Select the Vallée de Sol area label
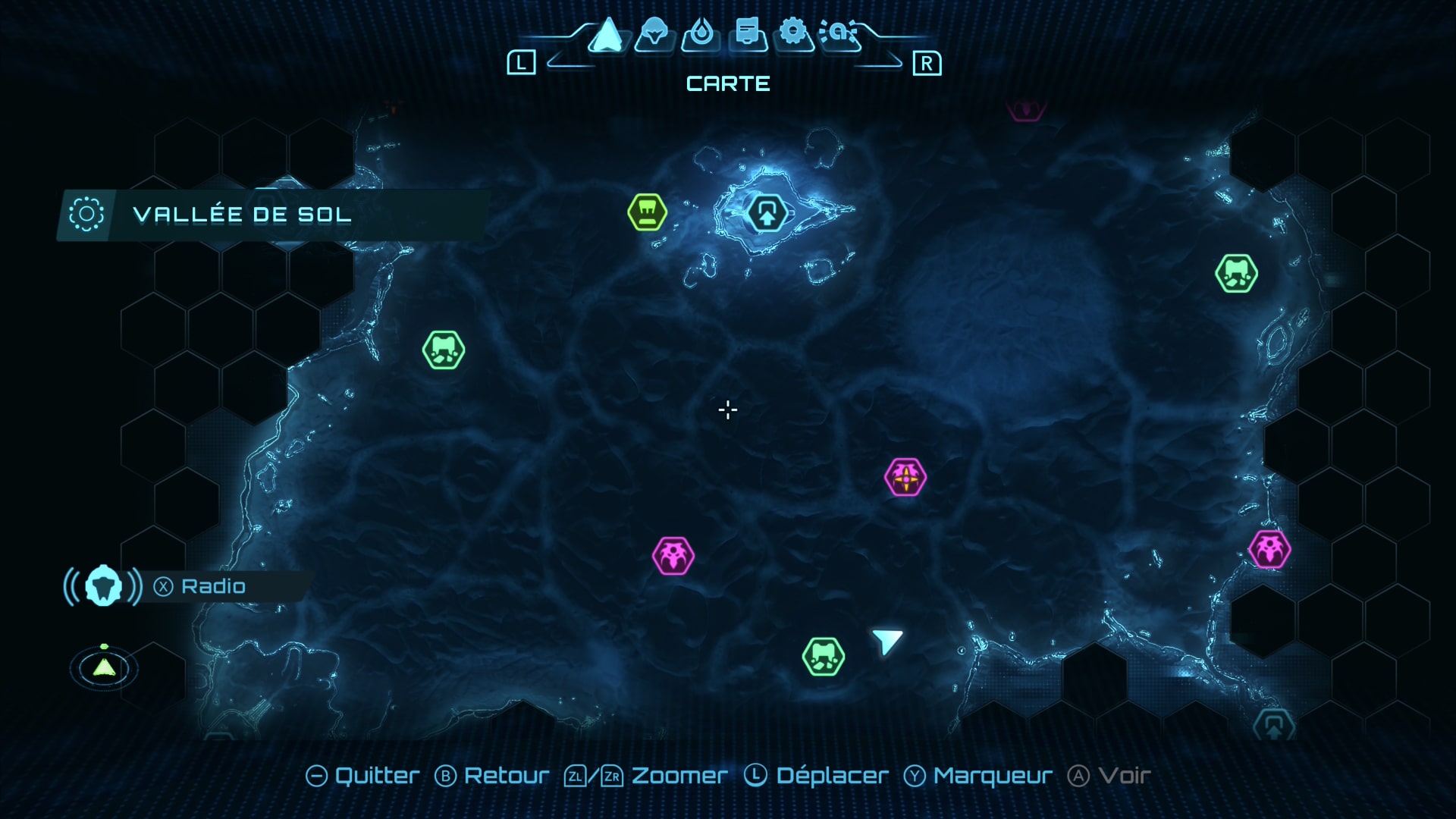Viewport: 1456px width, 819px height. click(241, 215)
